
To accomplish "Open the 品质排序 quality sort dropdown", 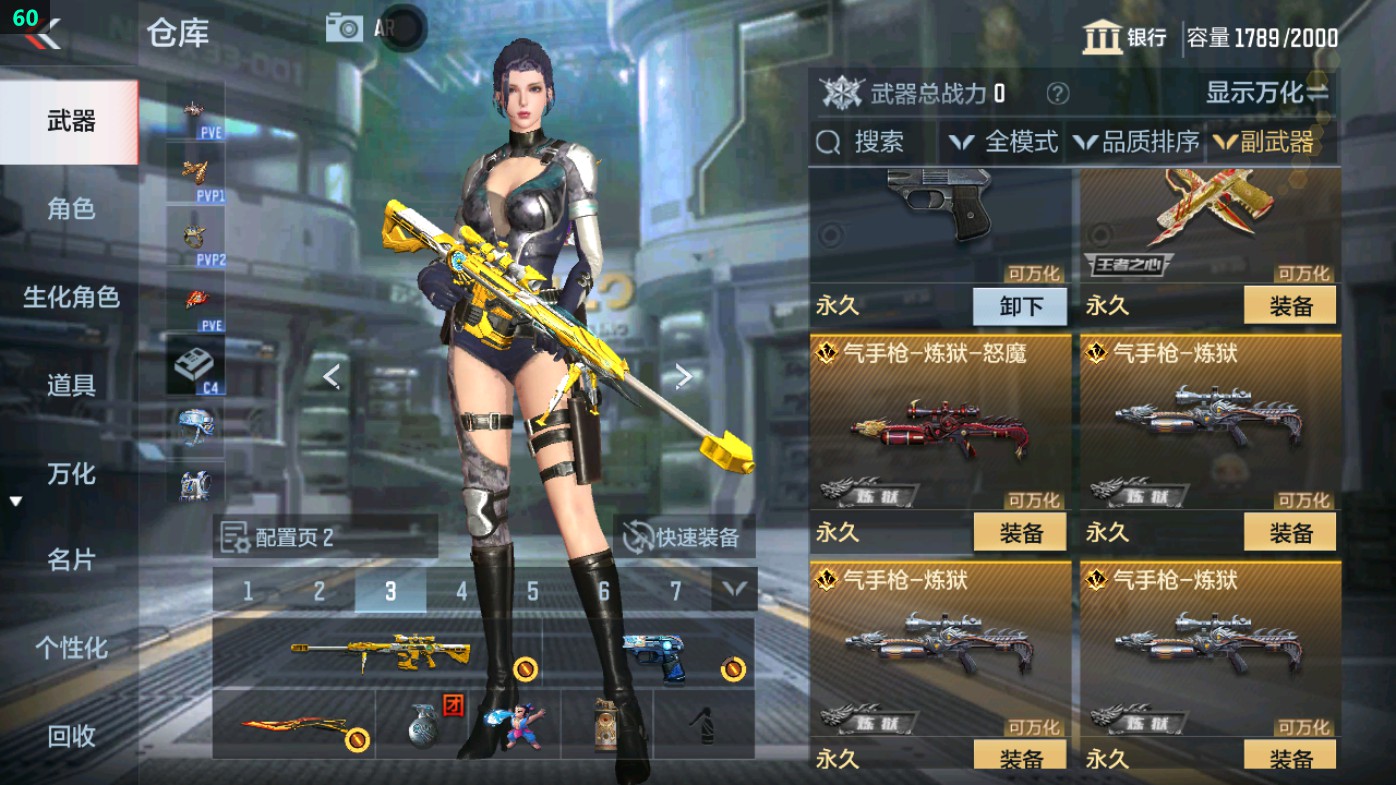I will tap(1140, 142).
